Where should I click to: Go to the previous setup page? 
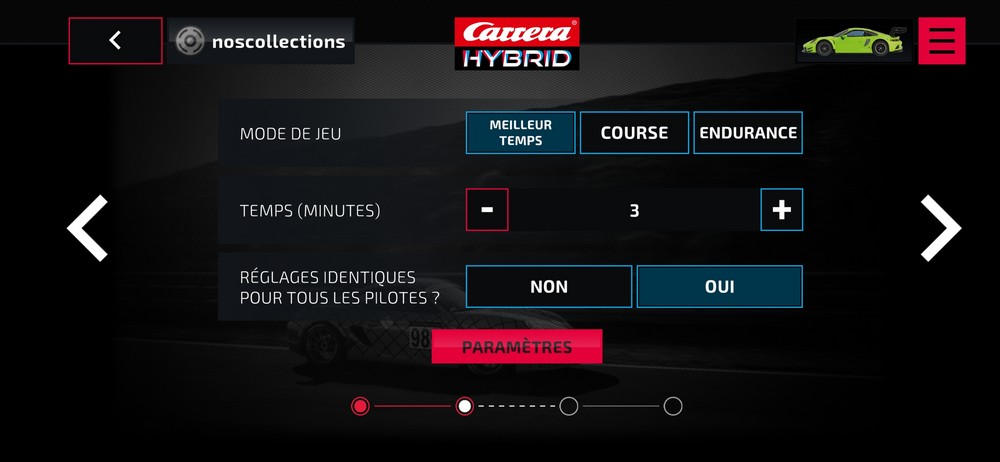coord(88,228)
